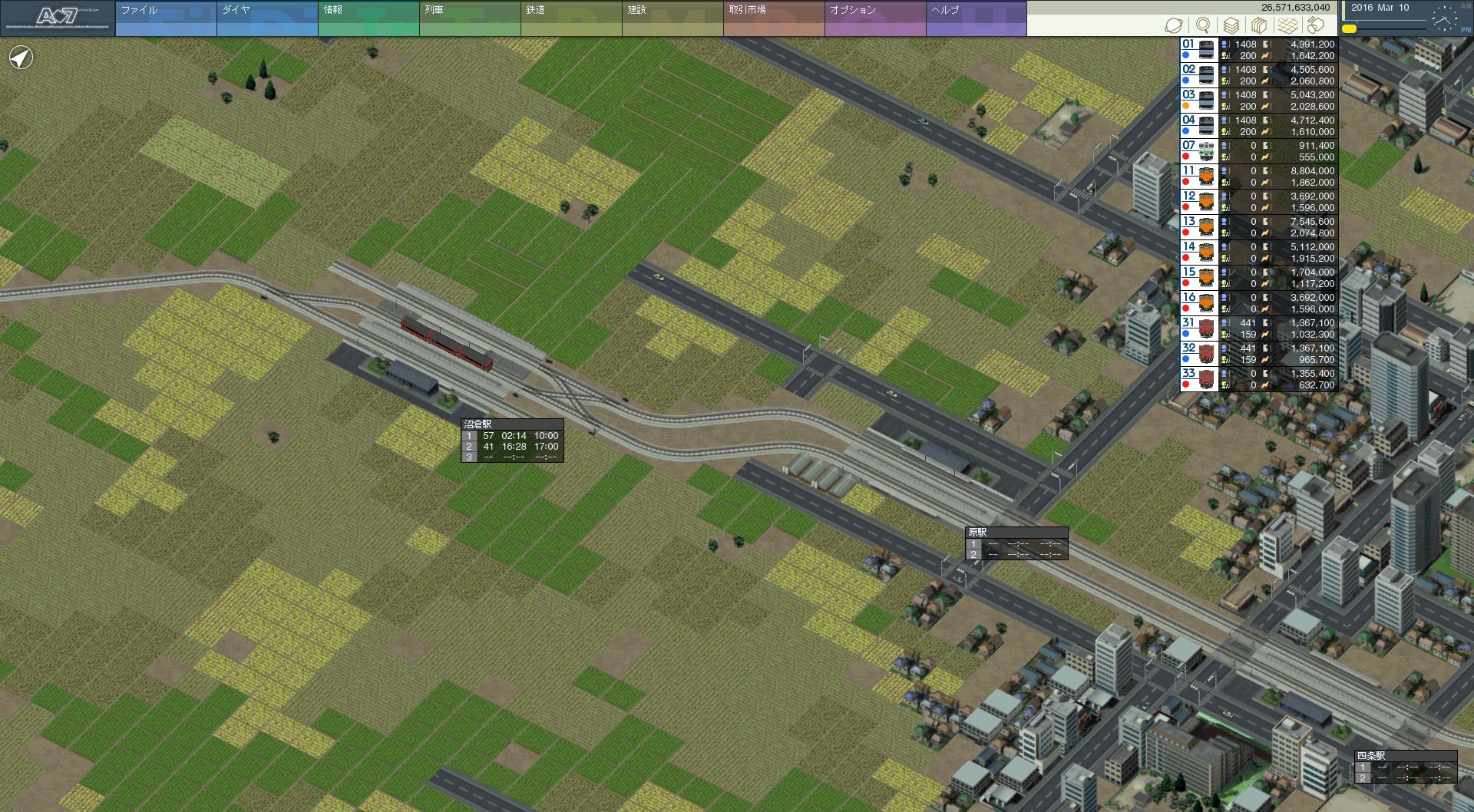Open the ダイヤ (Timetable) menu
The image size is (1474, 812).
point(266,18)
